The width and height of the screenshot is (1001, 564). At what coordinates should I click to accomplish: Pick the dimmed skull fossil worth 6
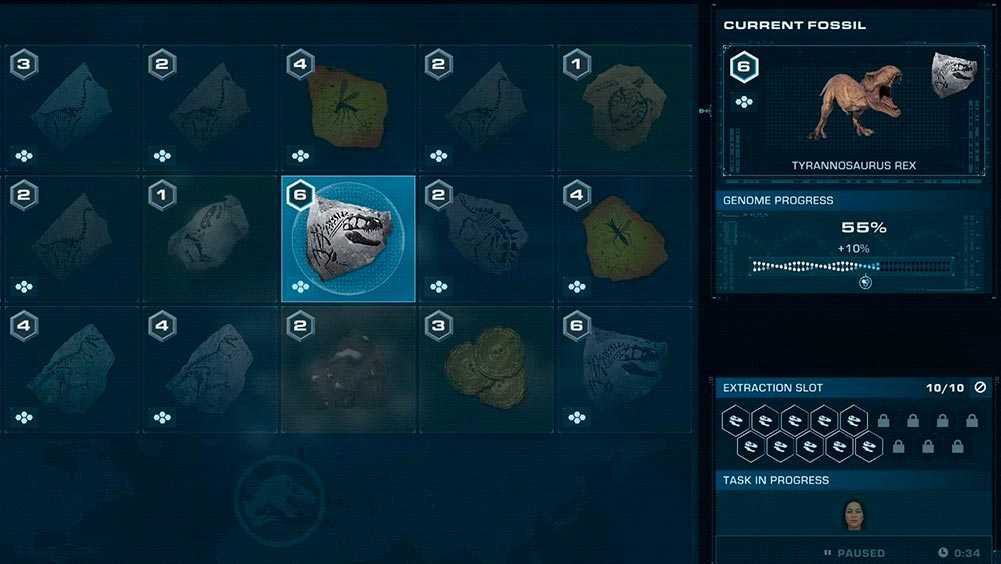(x=624, y=369)
